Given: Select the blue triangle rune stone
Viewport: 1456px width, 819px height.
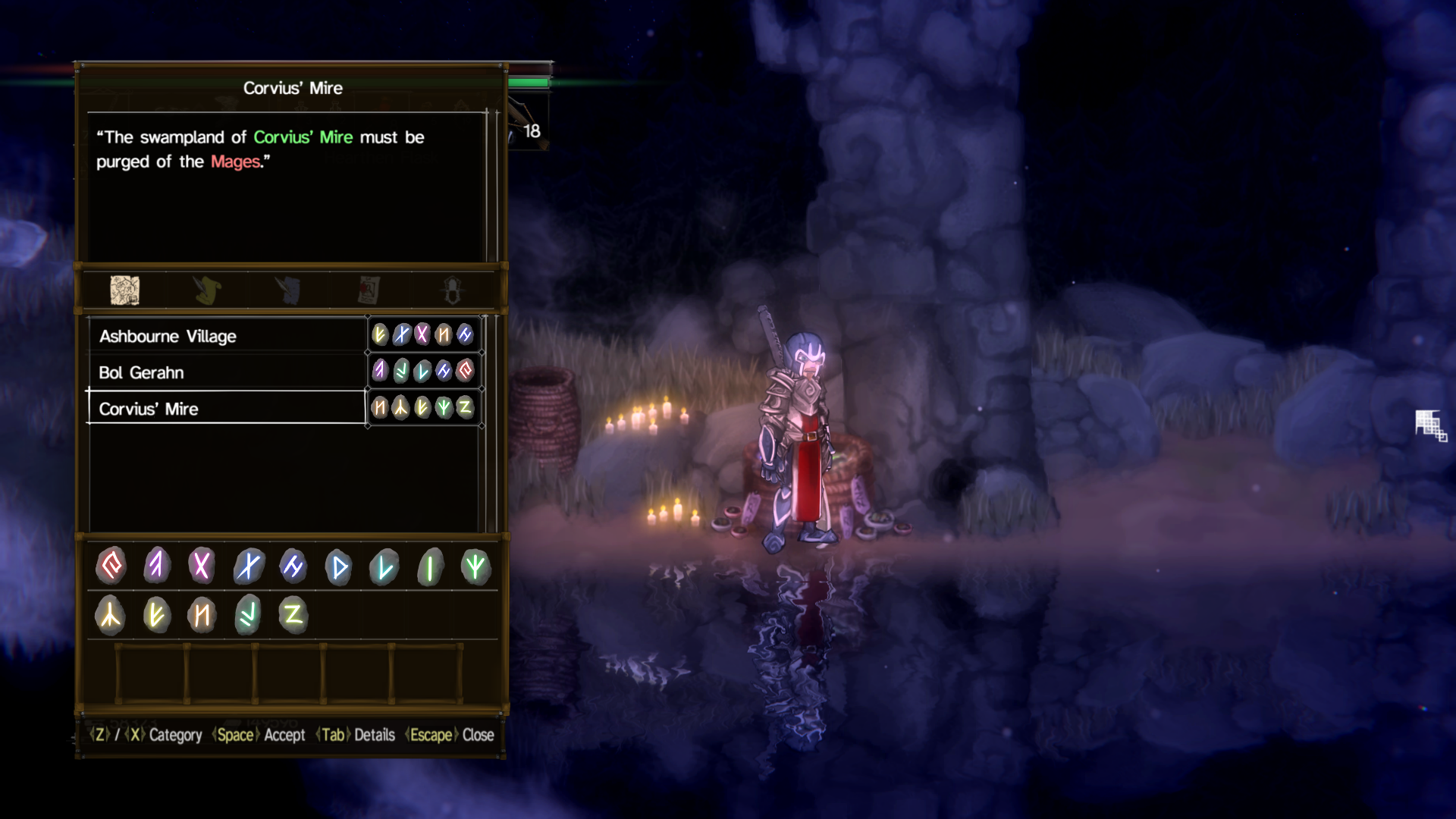Looking at the screenshot, I should pyautogui.click(x=339, y=567).
